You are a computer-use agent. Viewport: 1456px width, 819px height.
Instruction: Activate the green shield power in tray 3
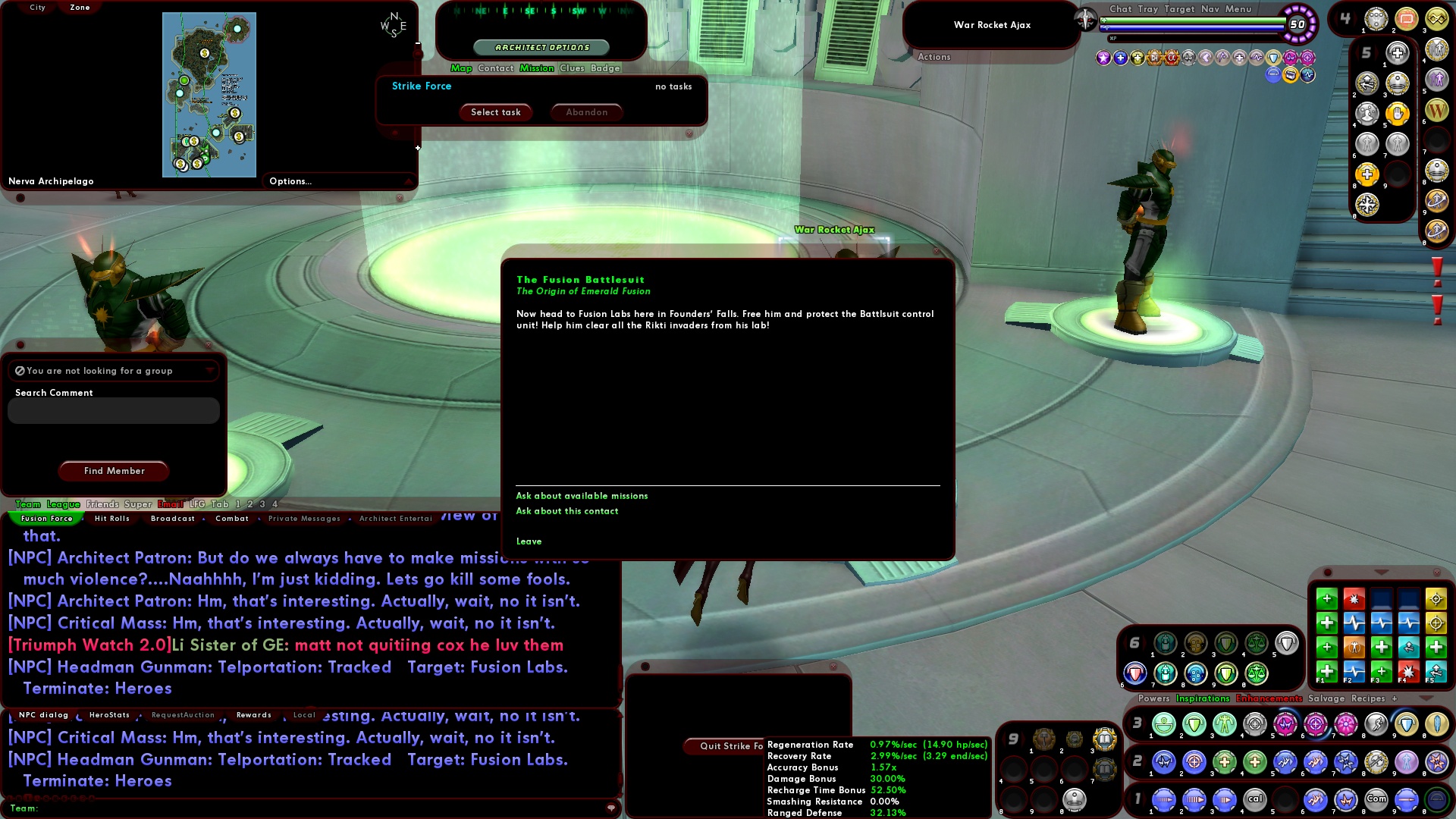pos(1193,724)
